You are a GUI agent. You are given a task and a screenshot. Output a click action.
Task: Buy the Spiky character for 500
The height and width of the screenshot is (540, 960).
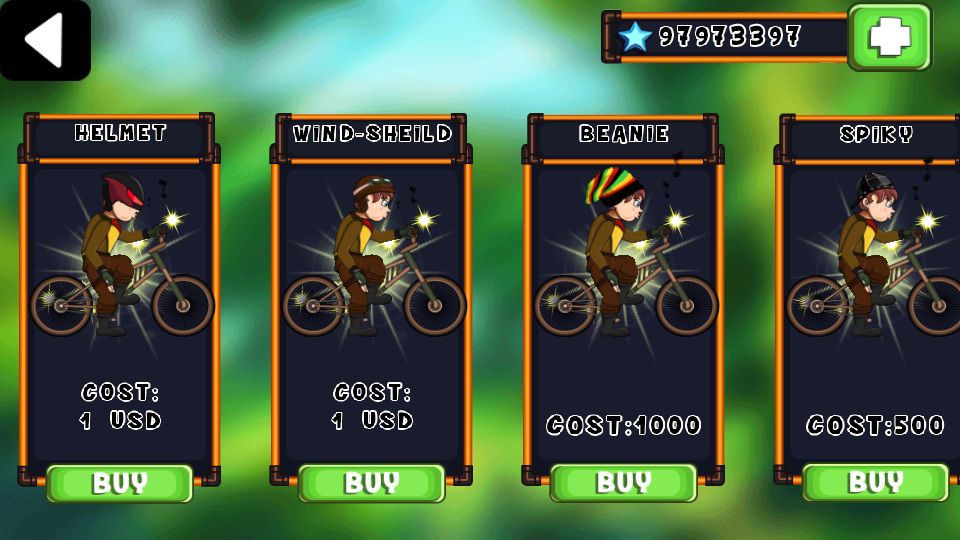point(875,483)
